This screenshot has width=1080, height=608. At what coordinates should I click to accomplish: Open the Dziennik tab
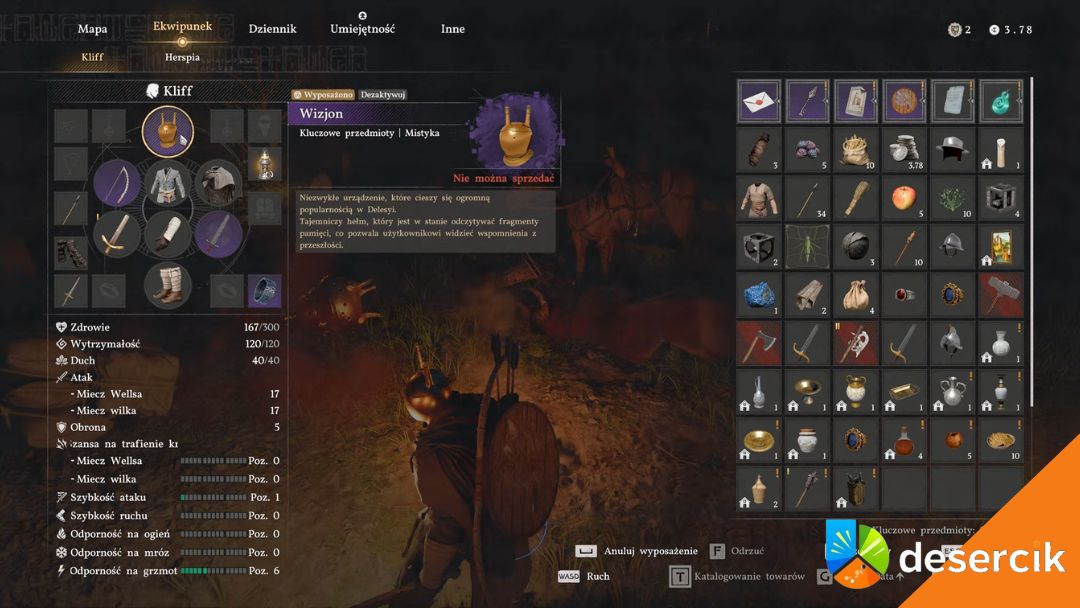[x=272, y=29]
